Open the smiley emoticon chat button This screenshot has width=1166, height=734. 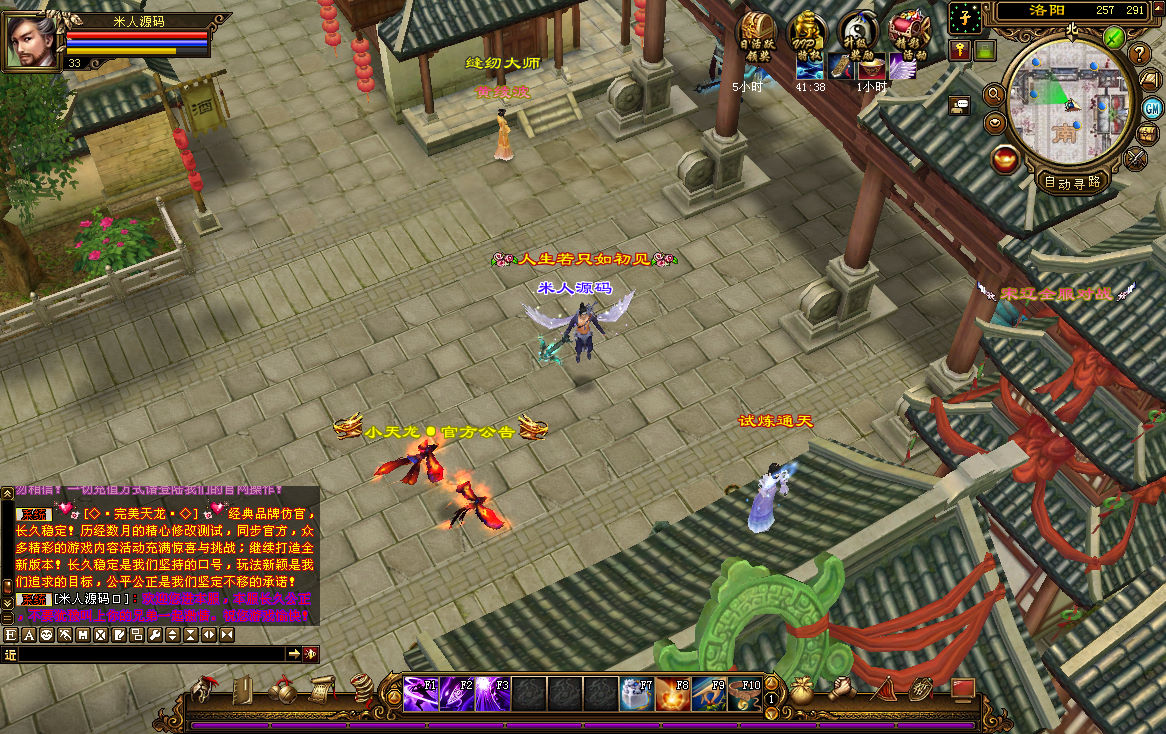click(47, 635)
